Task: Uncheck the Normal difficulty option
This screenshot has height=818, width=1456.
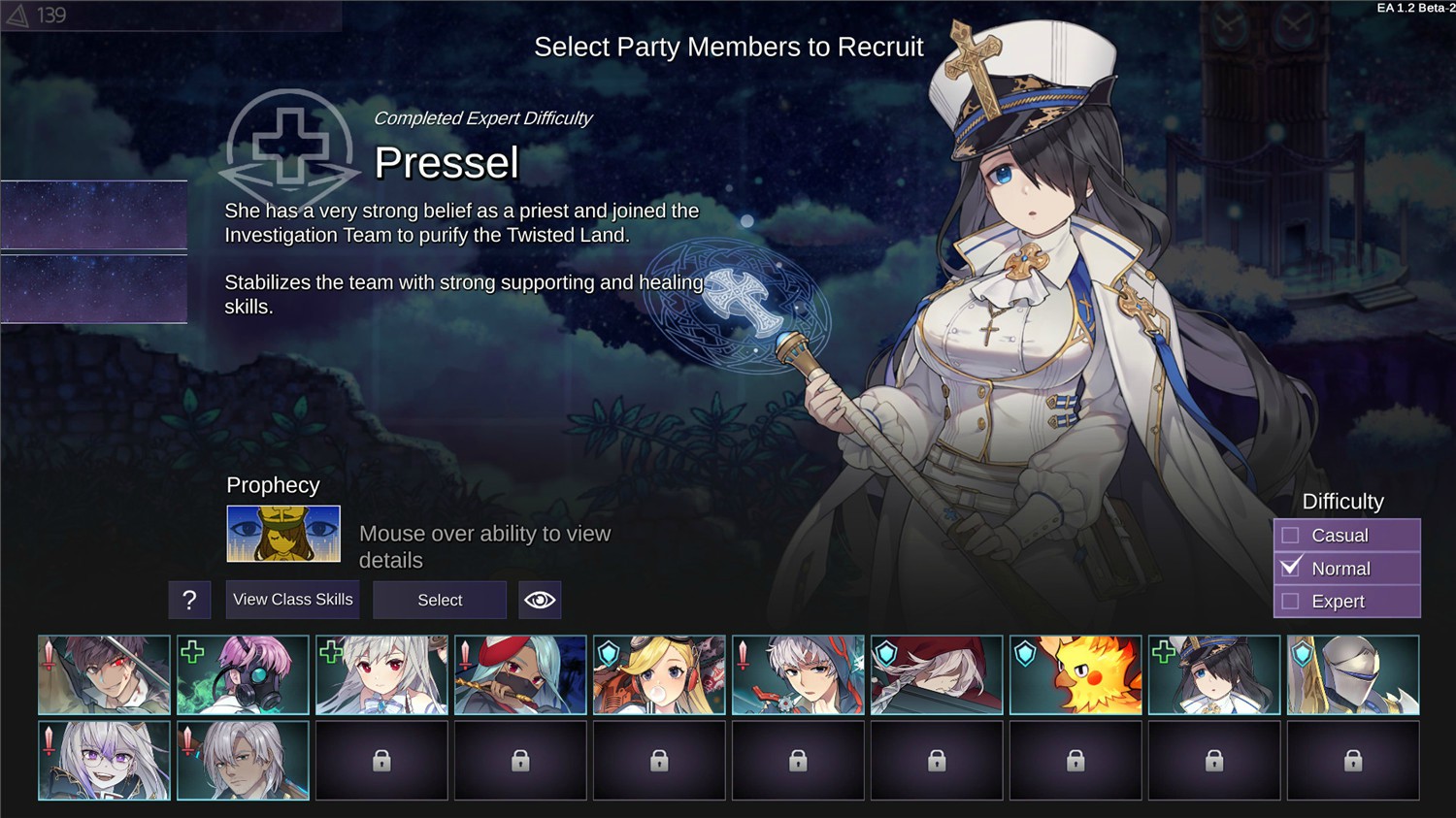Action: [x=1291, y=568]
